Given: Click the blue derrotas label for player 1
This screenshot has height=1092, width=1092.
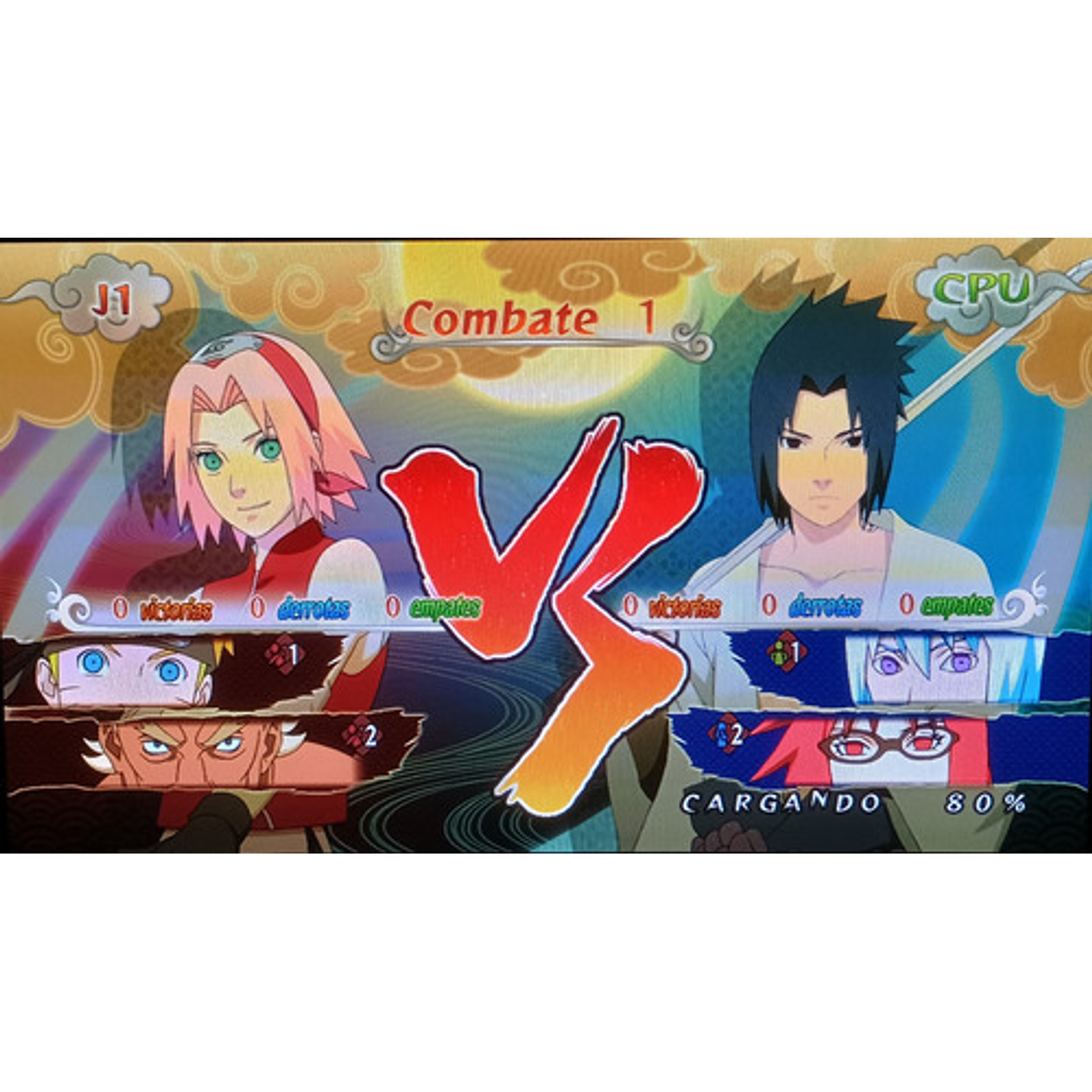Looking at the screenshot, I should click(x=313, y=607).
